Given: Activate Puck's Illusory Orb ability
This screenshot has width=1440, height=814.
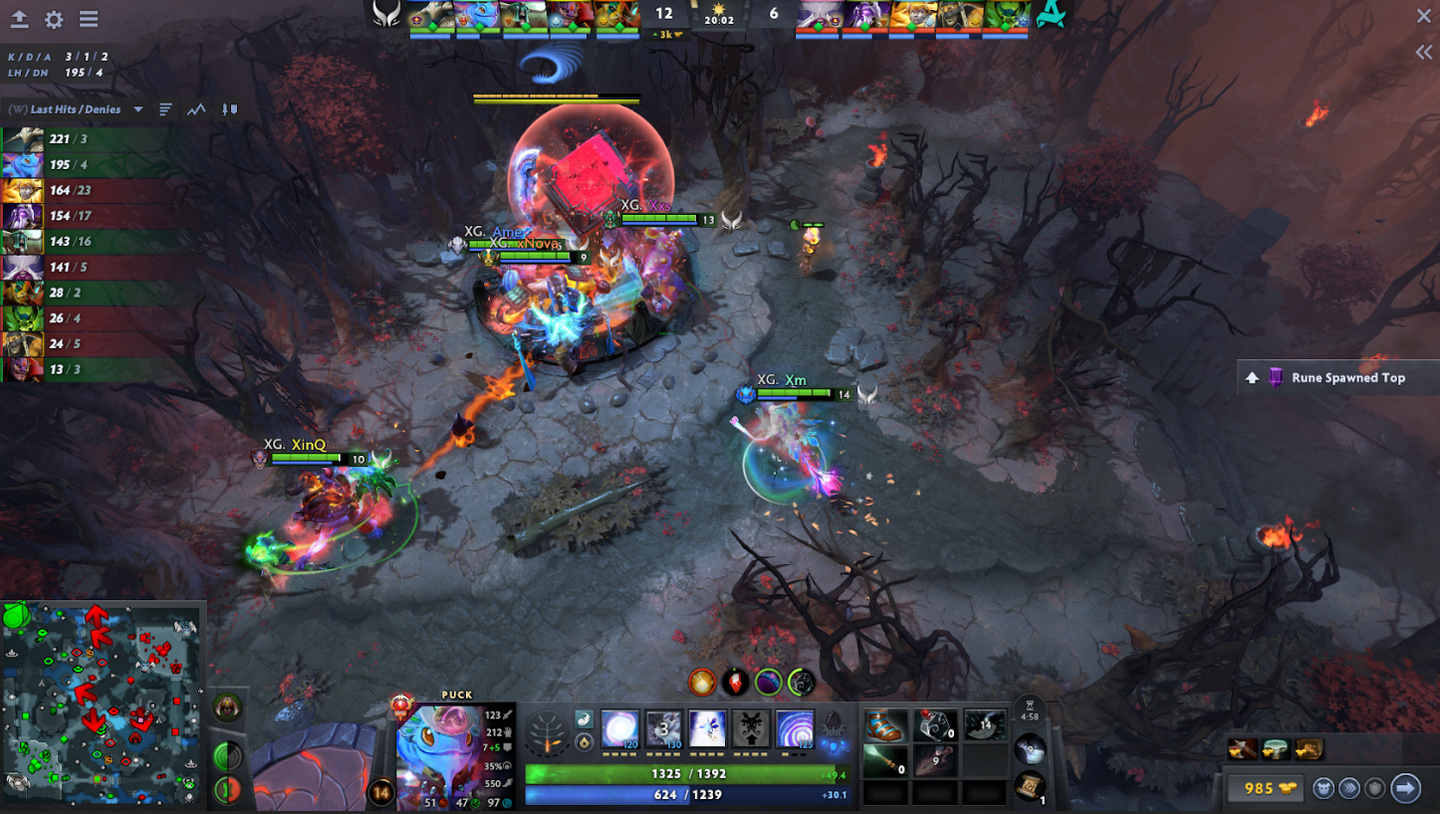Looking at the screenshot, I should 619,728.
